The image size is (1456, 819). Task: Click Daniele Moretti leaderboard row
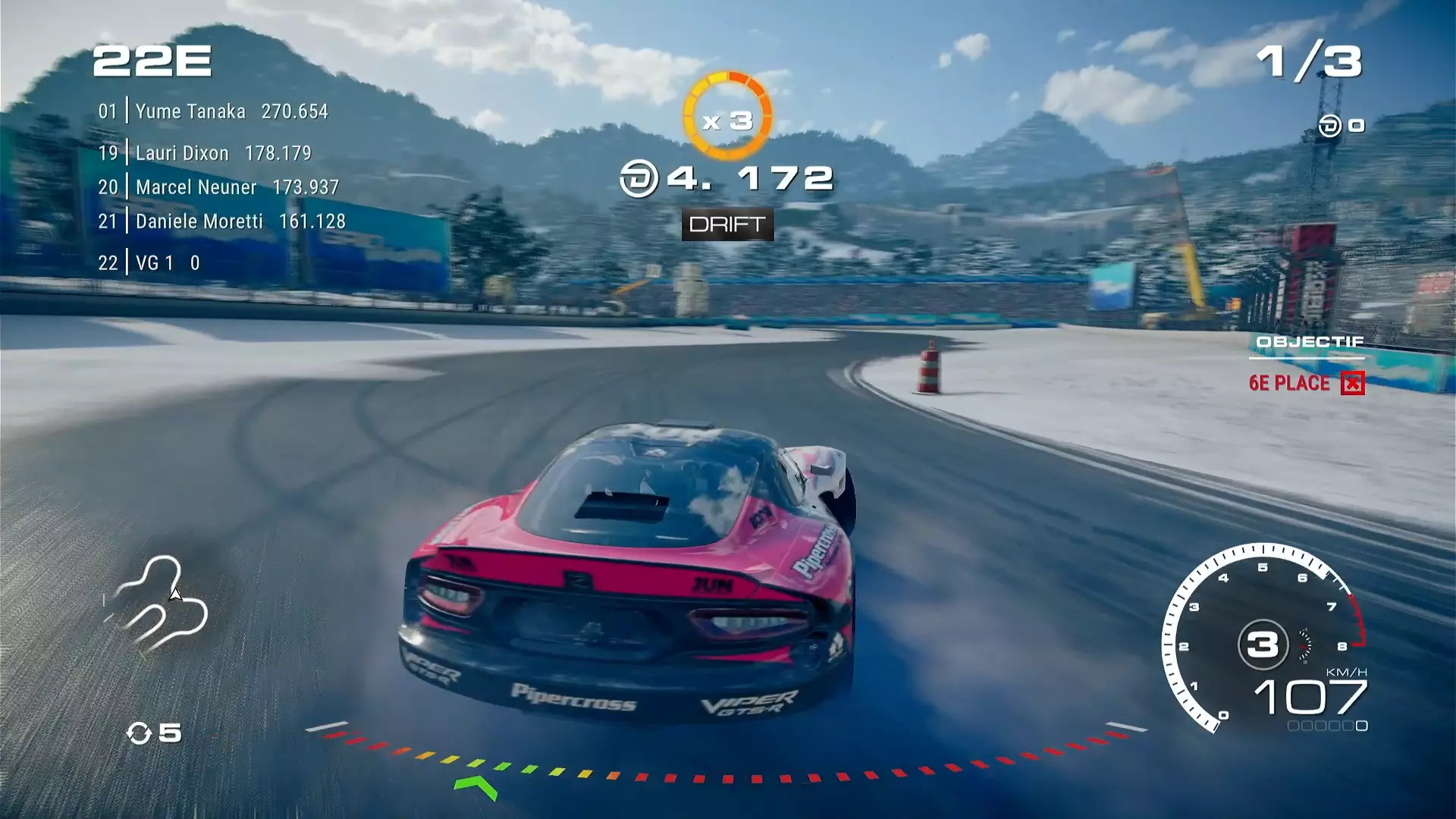click(x=221, y=221)
